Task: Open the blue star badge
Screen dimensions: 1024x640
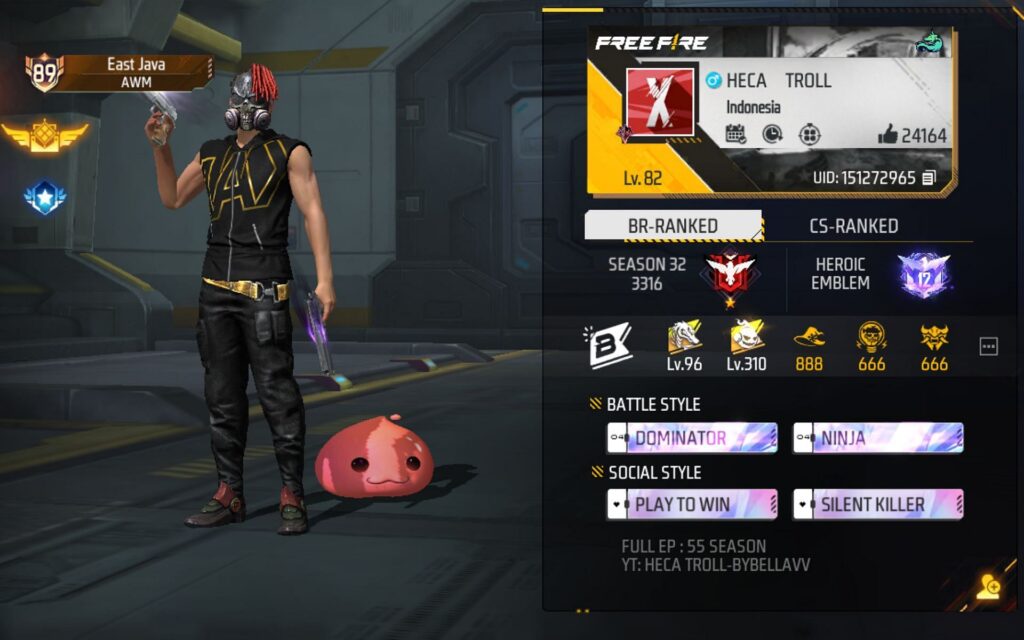Action: point(44,197)
